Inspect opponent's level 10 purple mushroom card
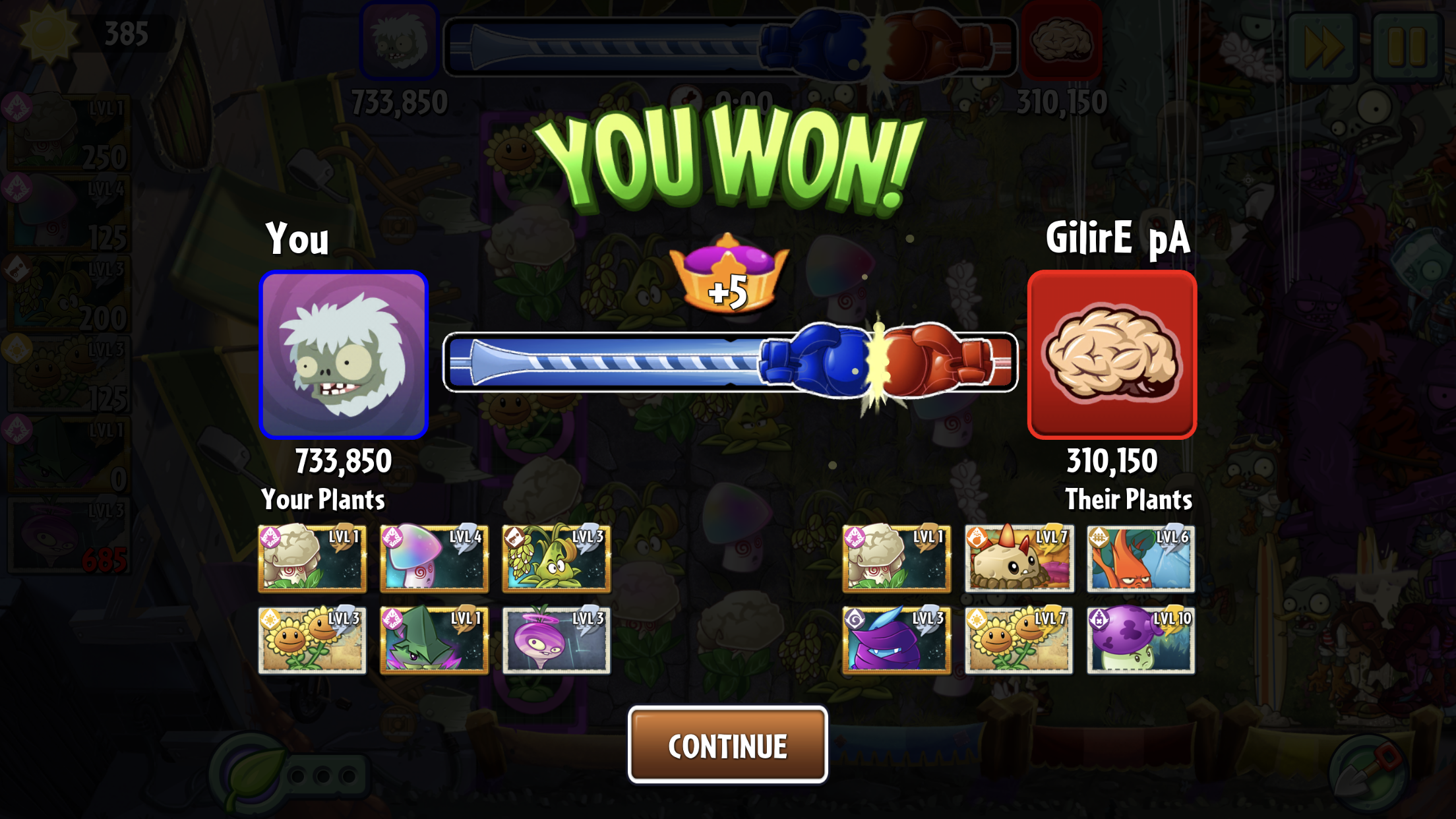The image size is (1456, 819). pos(1141,640)
